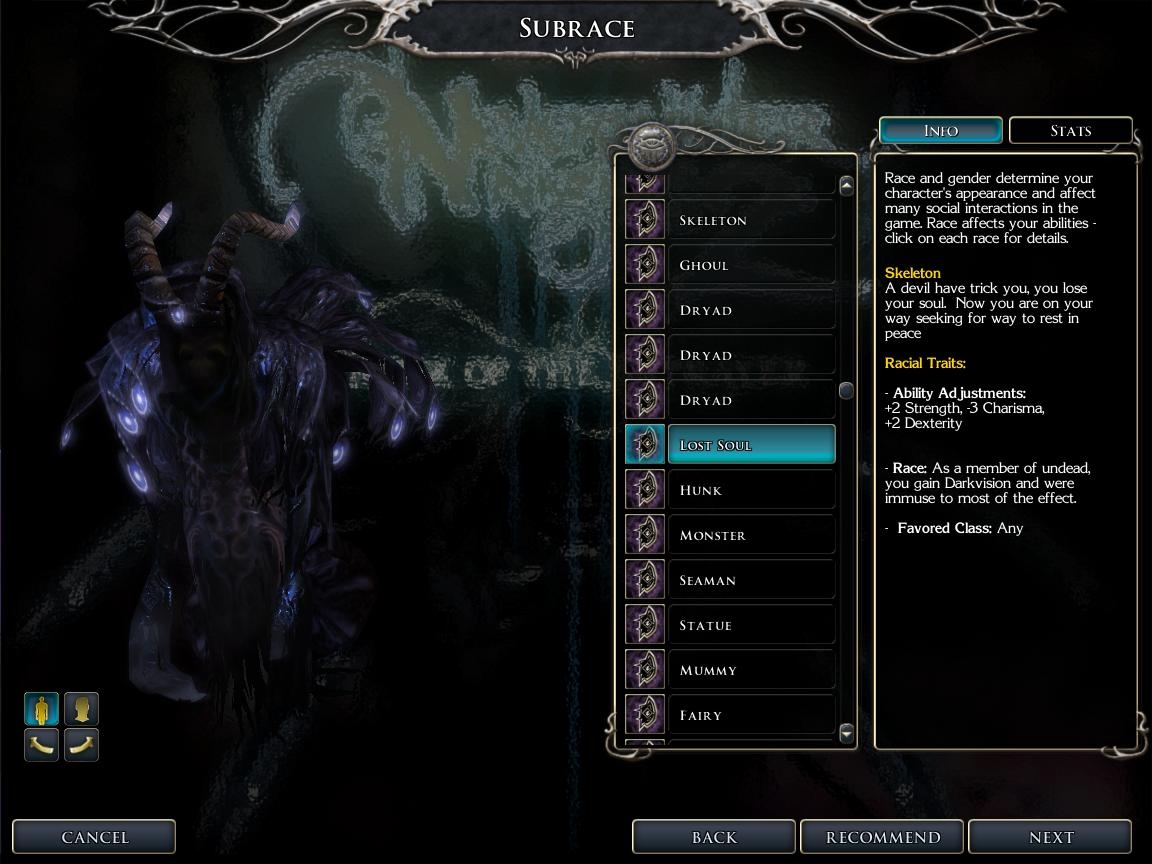1152x864 pixels.
Task: Select the Fairy subrace
Action: point(750,715)
